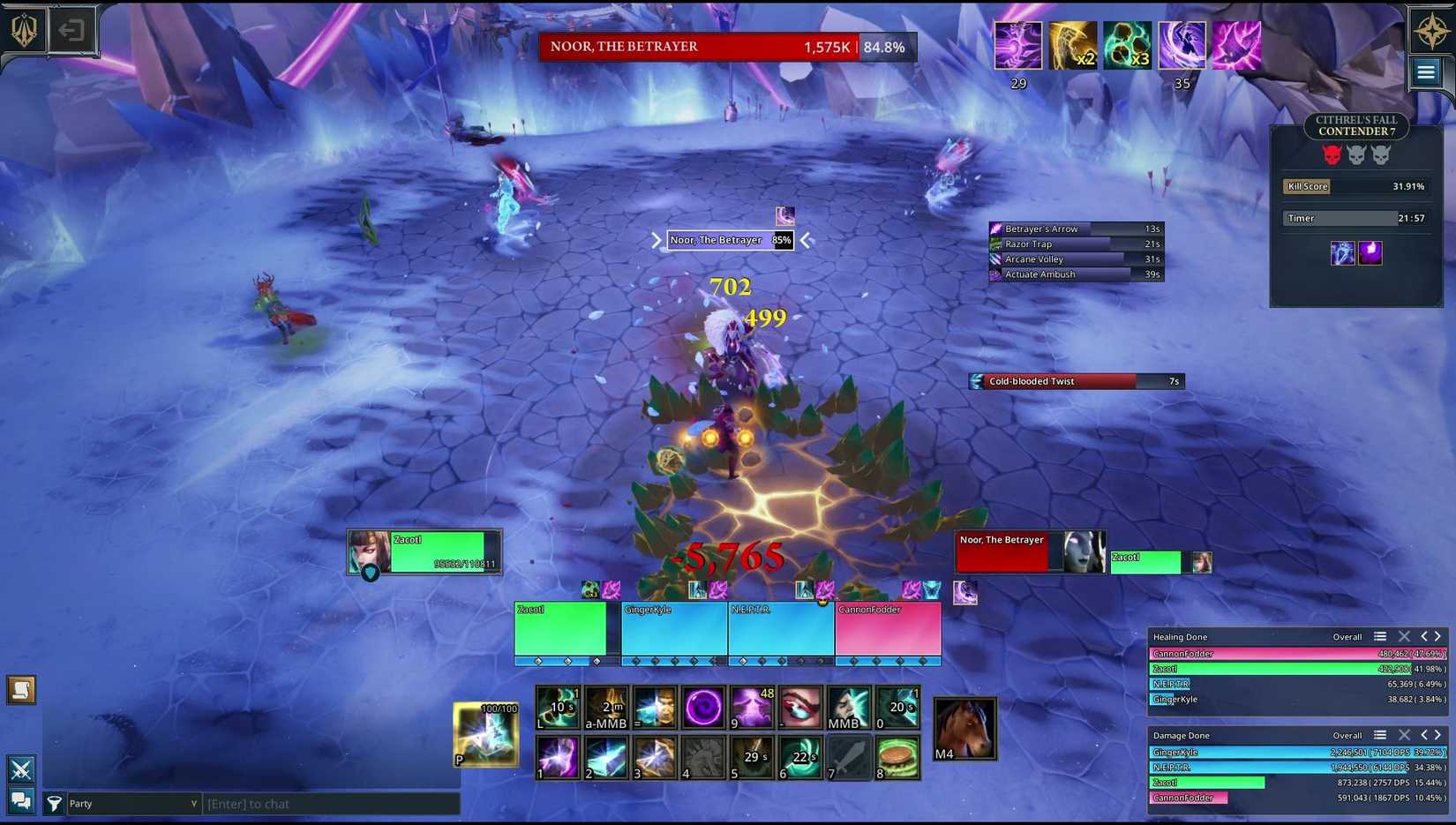Image resolution: width=1456 pixels, height=825 pixels.
Task: Open the Party chat channel dropdown
Action: (x=133, y=804)
